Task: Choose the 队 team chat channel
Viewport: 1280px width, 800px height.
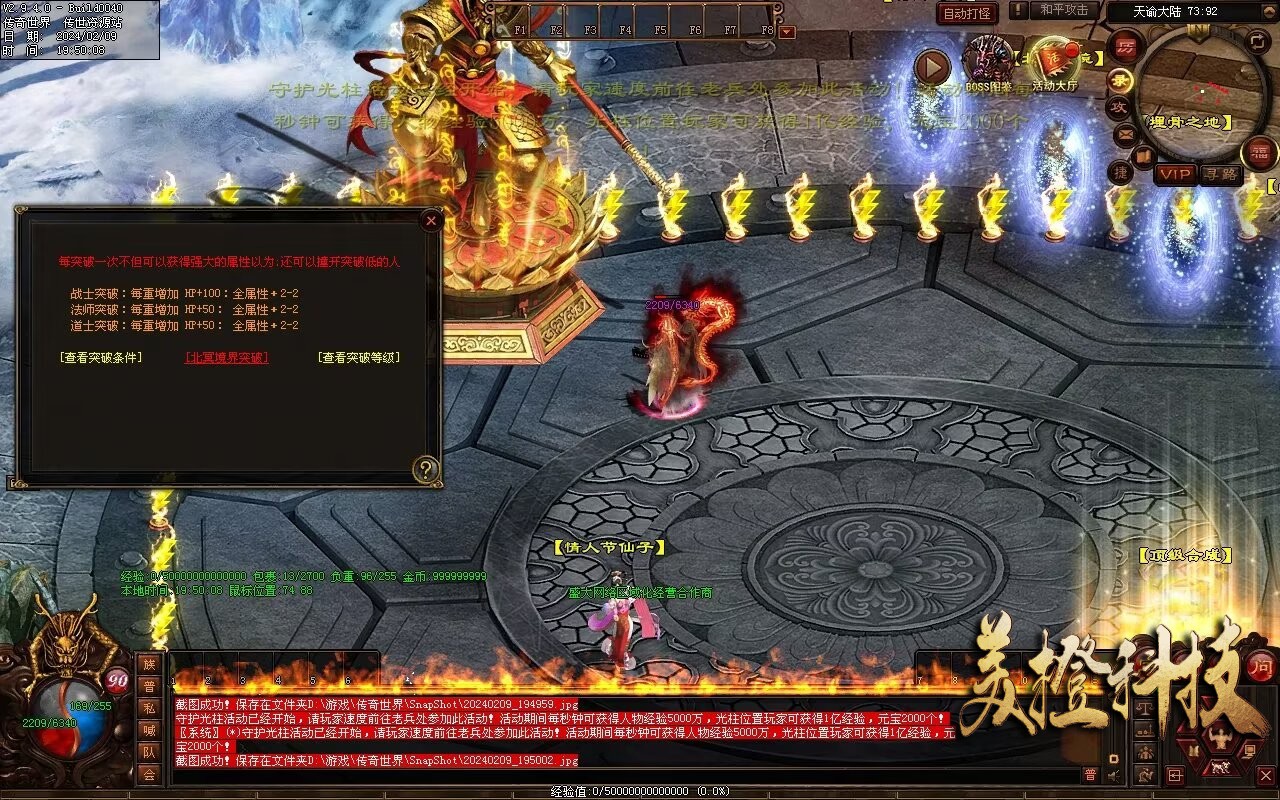Action: [149, 752]
